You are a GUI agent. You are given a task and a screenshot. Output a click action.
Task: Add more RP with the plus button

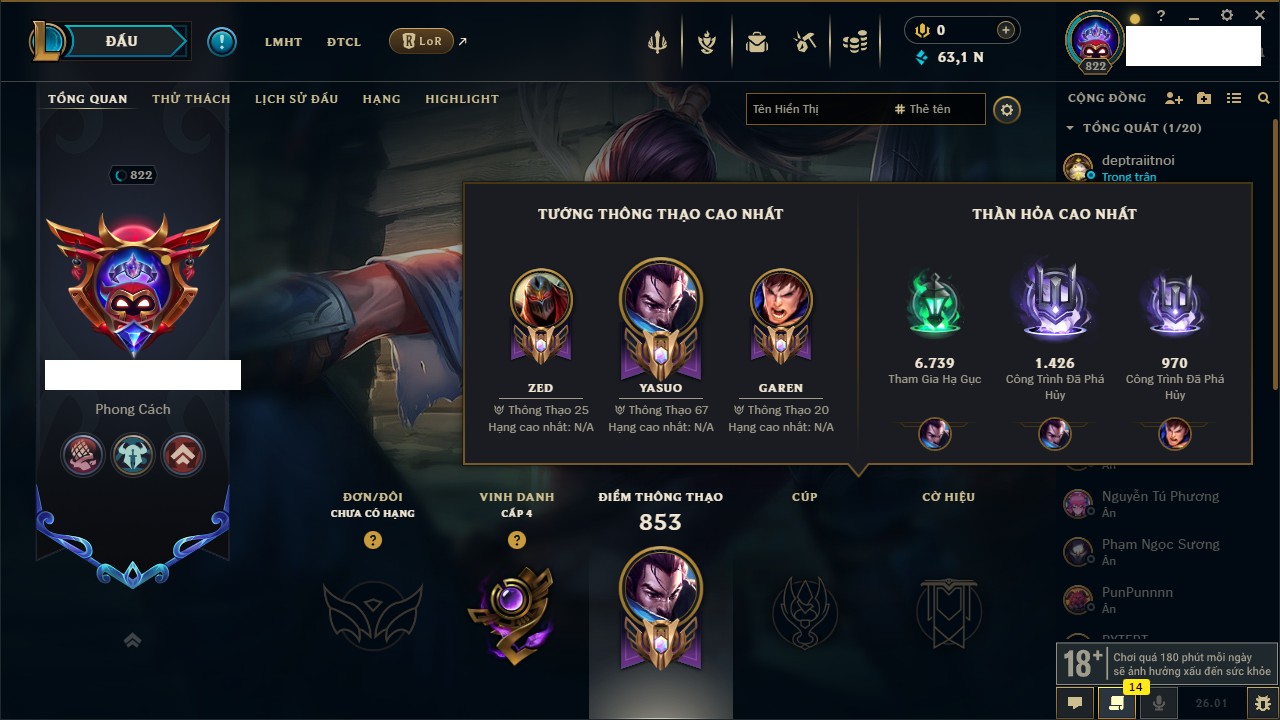click(1005, 30)
